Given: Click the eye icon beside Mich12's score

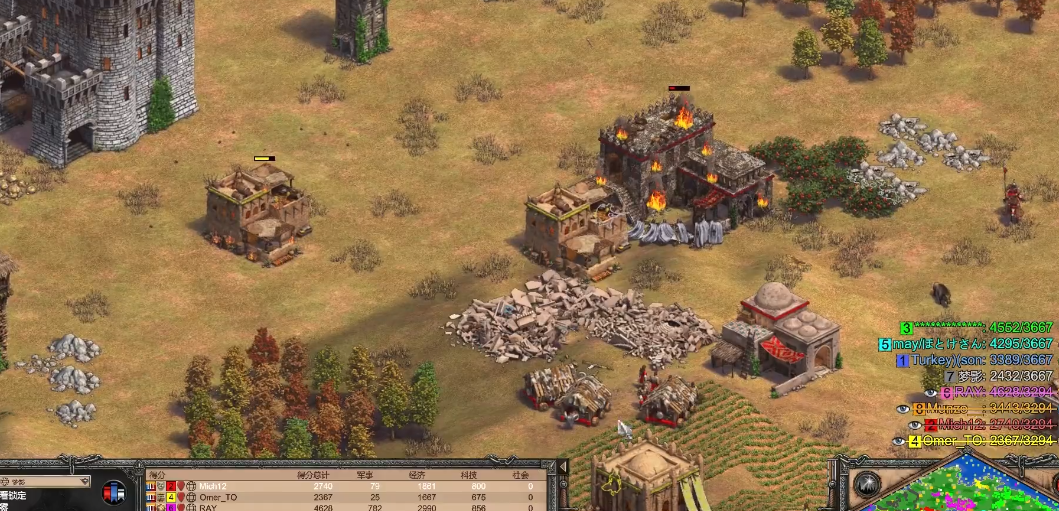Looking at the screenshot, I should point(915,424).
